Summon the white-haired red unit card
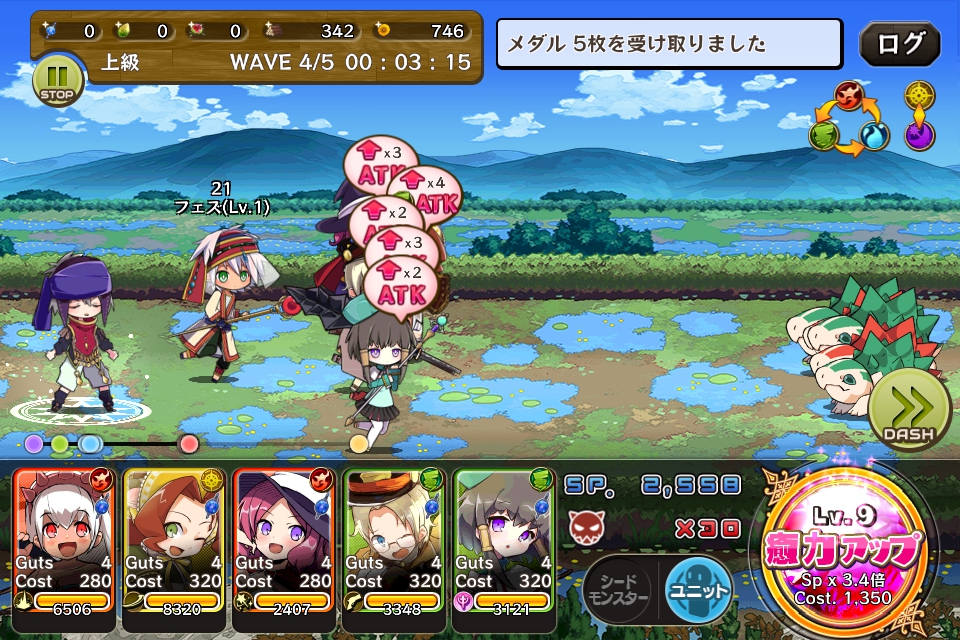Screen dimensions: 960x640 click(65, 538)
